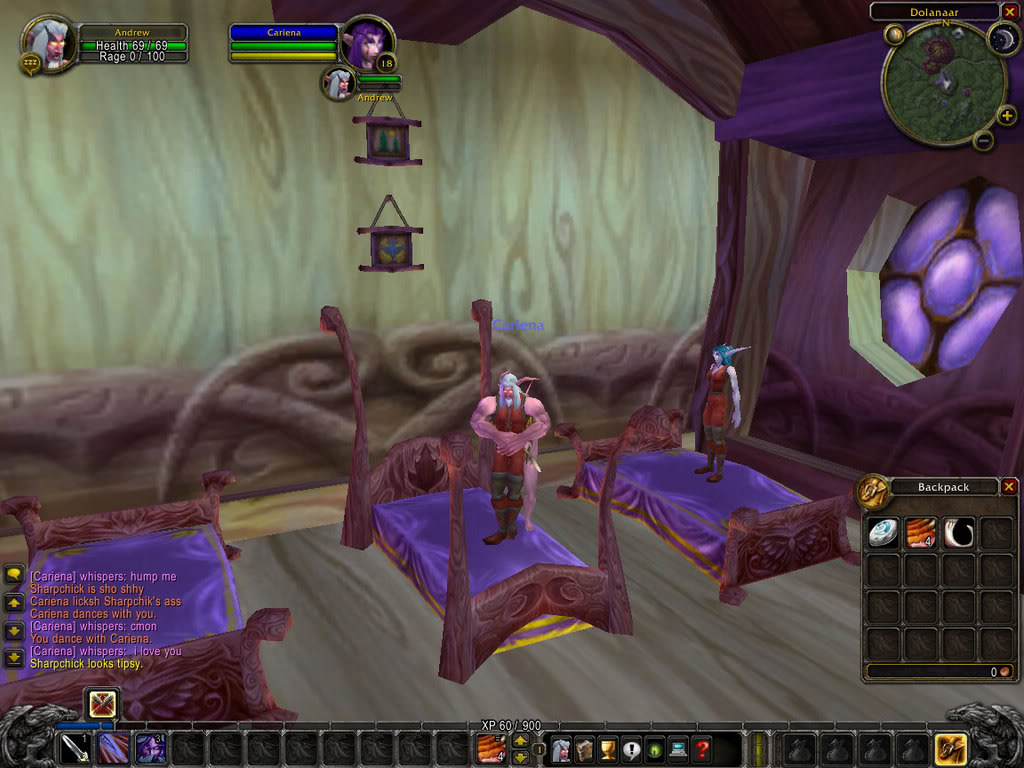Activate the purple night elf racial ability

pos(152,749)
